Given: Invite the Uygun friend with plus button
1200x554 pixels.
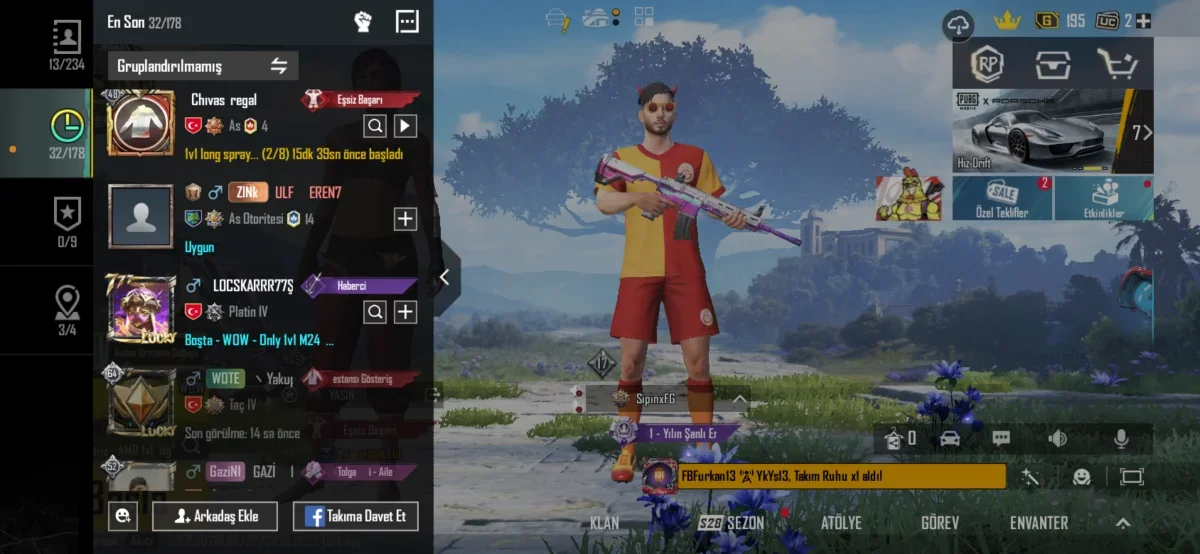Looking at the screenshot, I should tap(404, 219).
